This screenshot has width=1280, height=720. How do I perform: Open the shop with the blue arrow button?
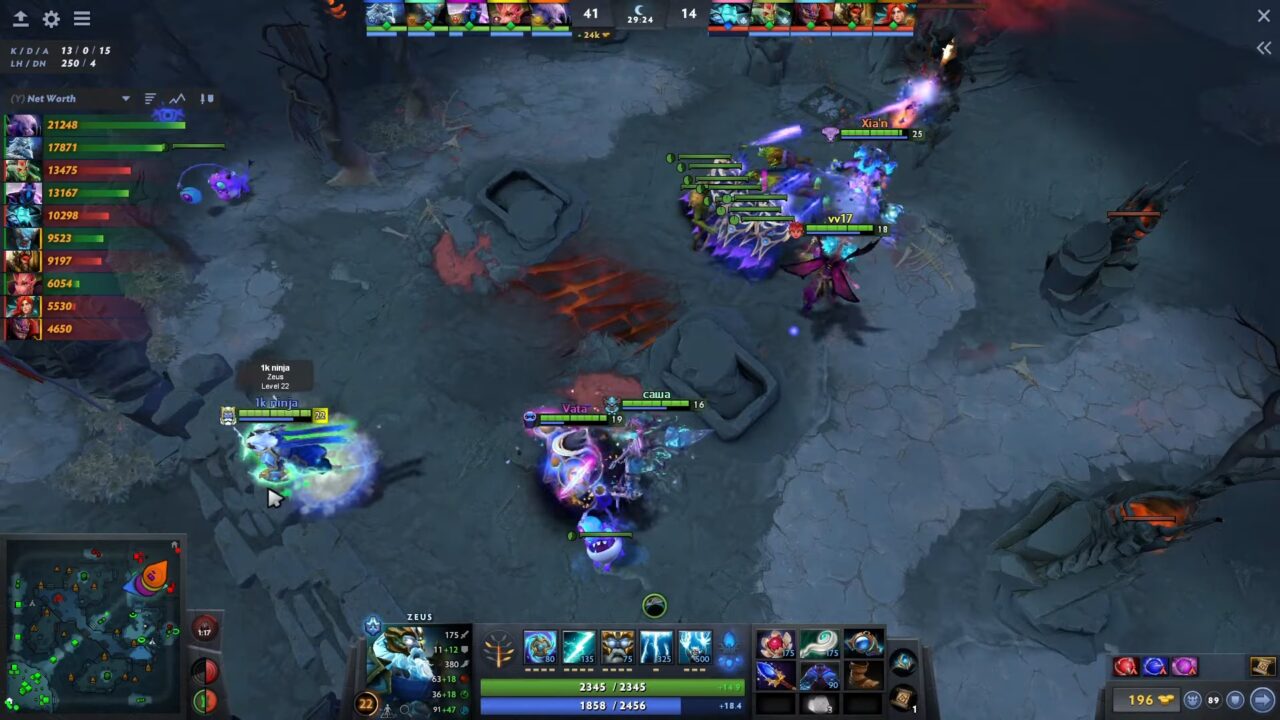[1261, 700]
